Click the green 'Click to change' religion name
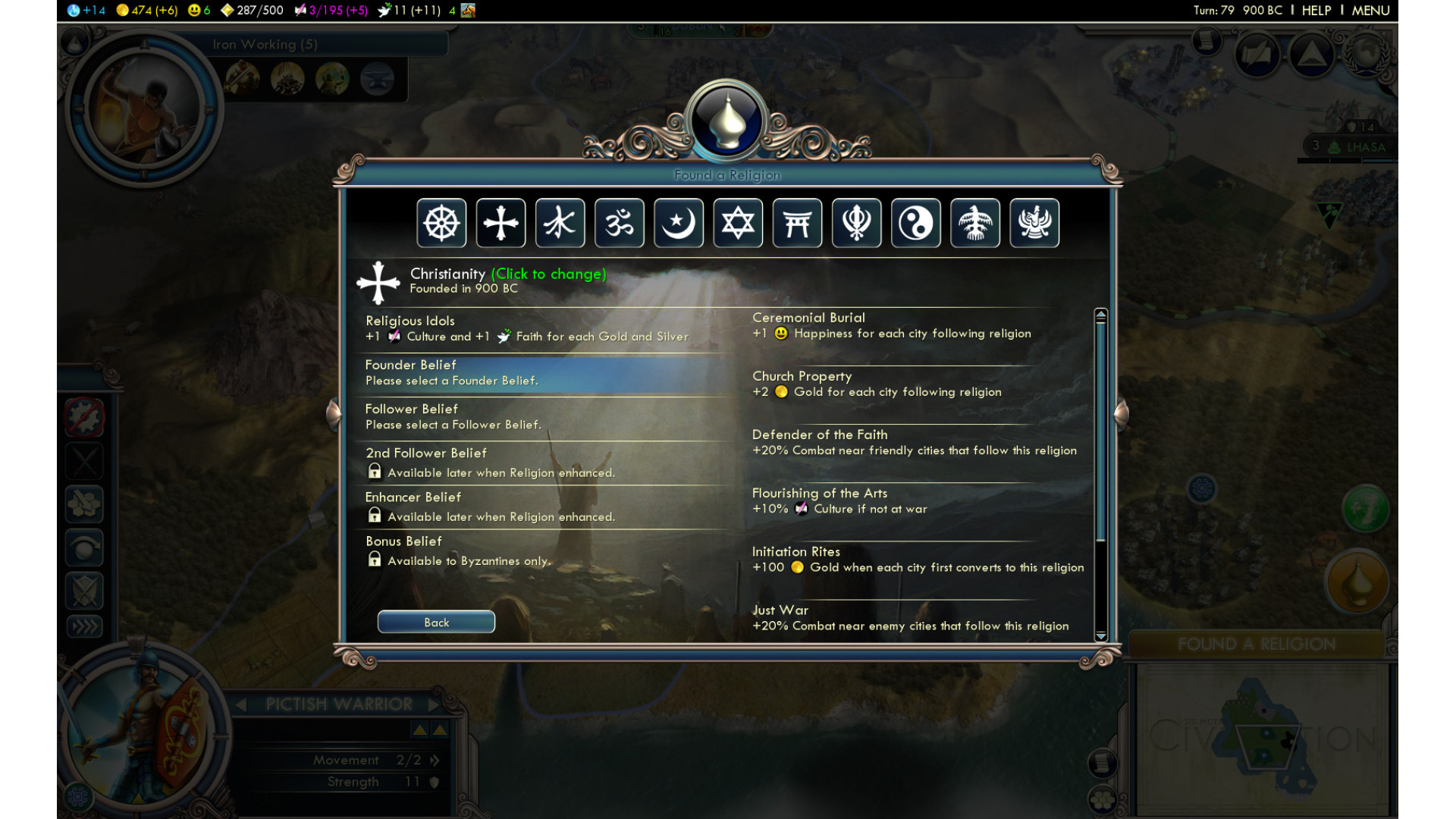 548,274
